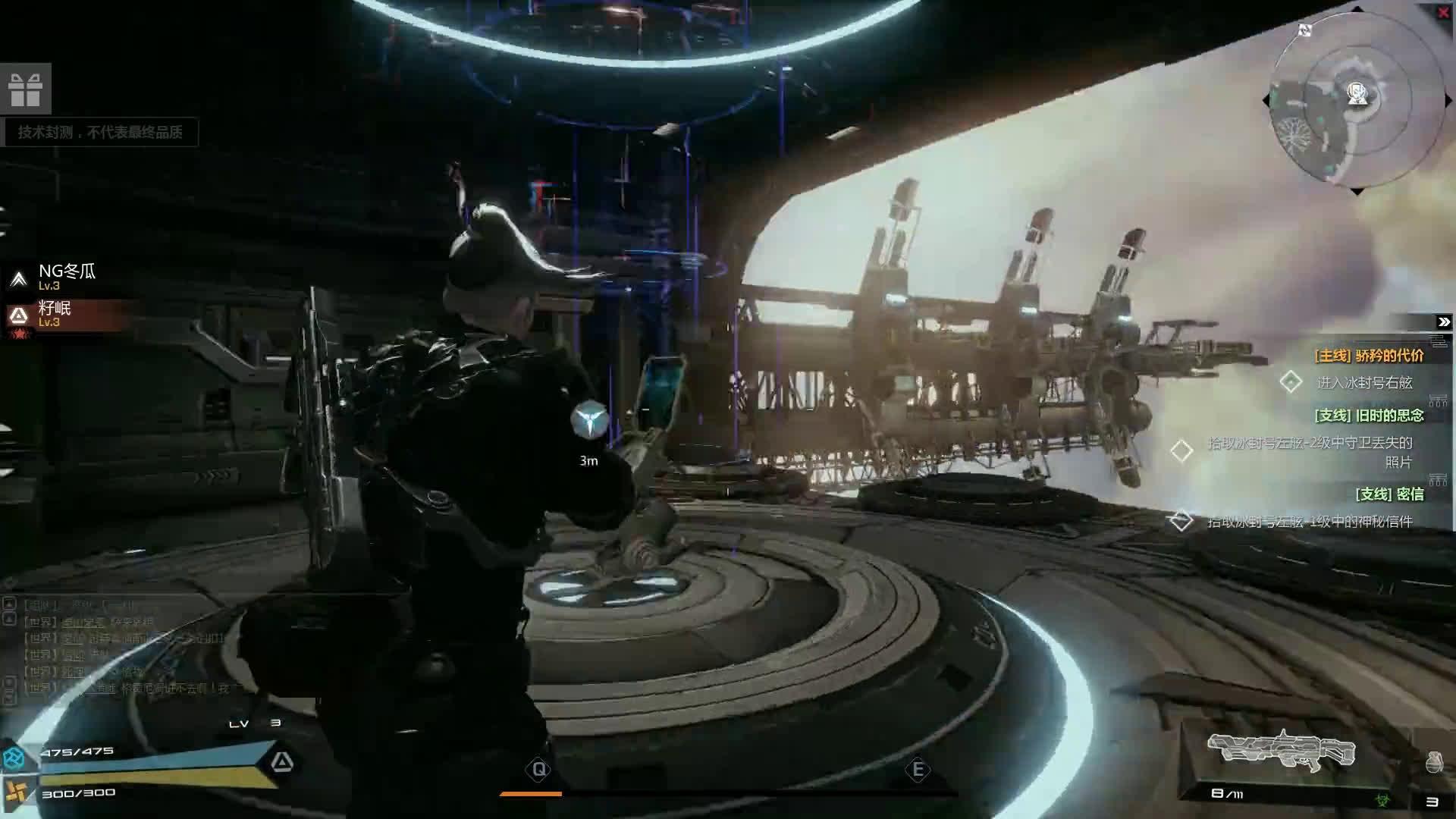Select side quest 旧时的思念
1456x819 pixels.
1369,416
